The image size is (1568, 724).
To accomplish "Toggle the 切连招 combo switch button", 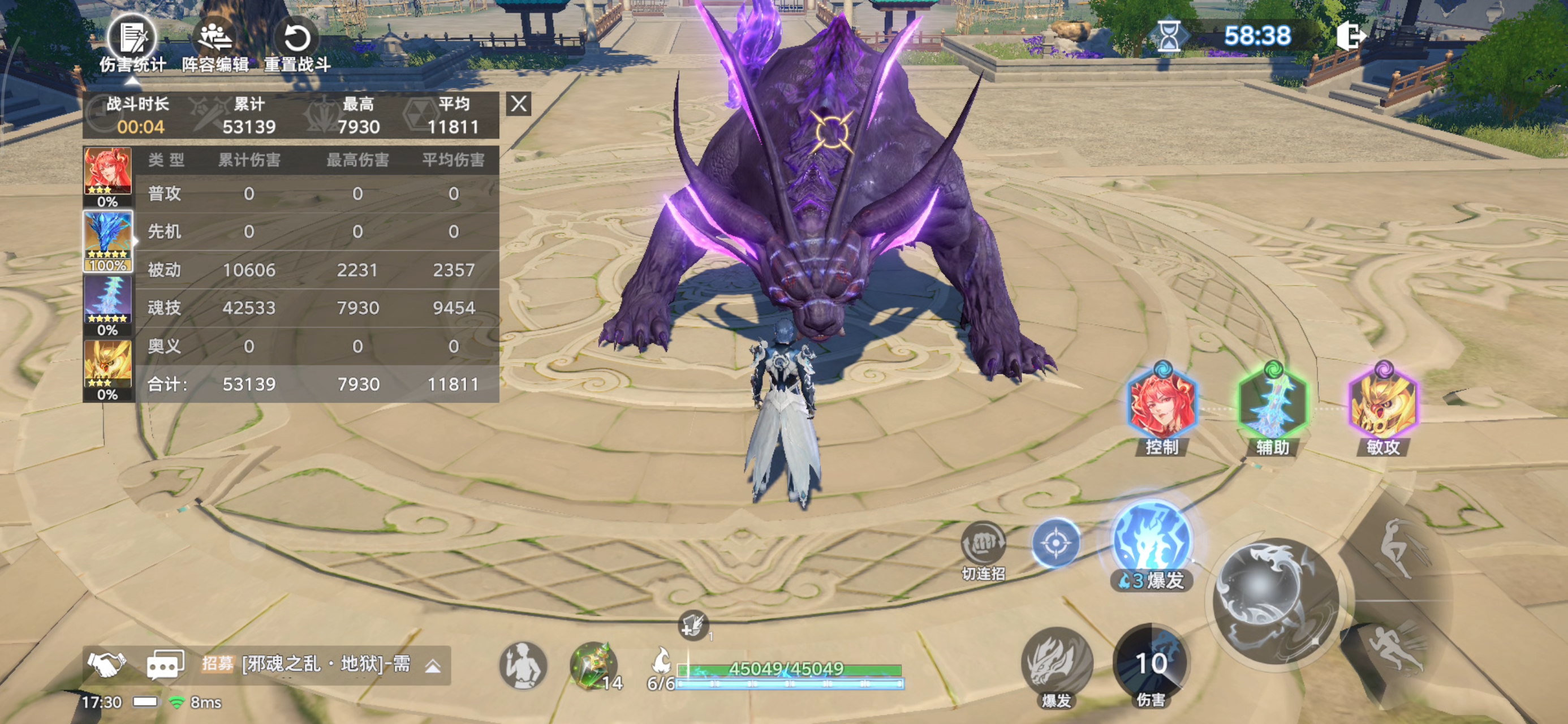I will 983,544.
